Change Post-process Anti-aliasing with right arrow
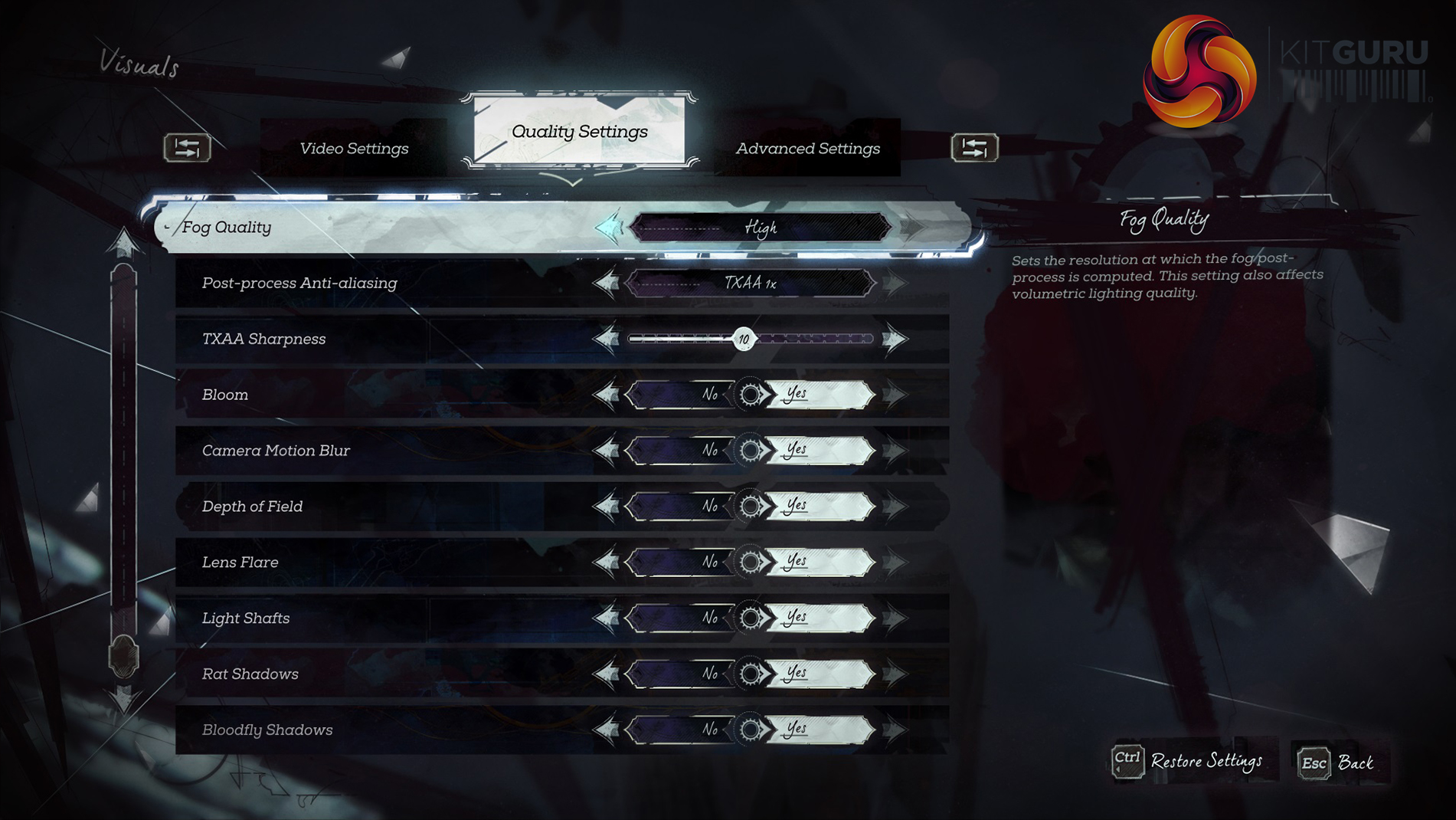The width and height of the screenshot is (1456, 820). pyautogui.click(x=894, y=284)
